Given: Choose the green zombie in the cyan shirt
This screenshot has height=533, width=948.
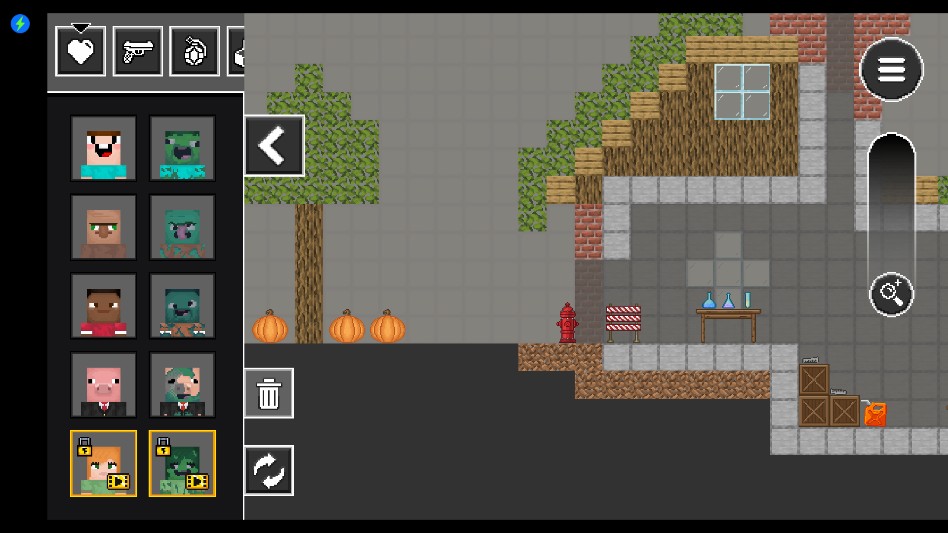Looking at the screenshot, I should coord(182,148).
